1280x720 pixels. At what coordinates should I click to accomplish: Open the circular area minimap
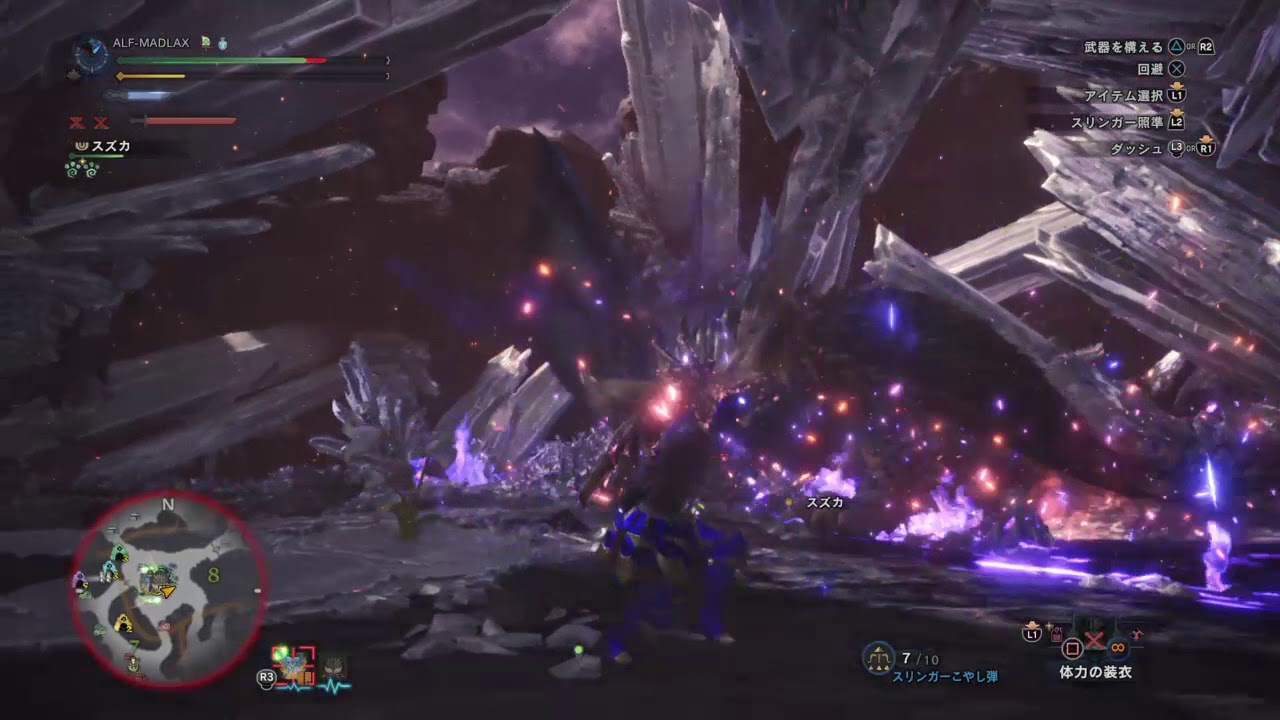coord(168,588)
